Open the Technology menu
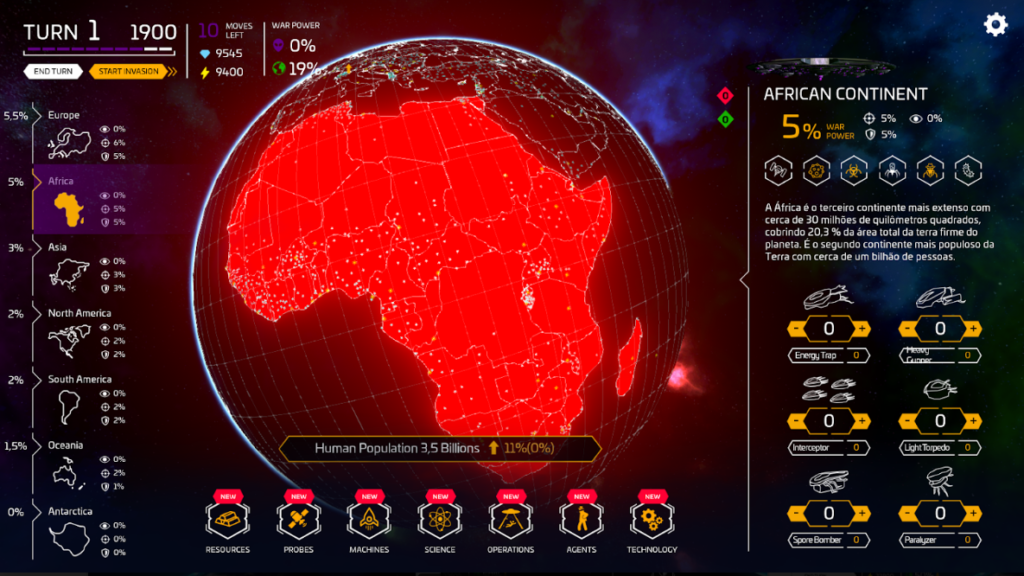The image size is (1024, 576). coord(652,522)
